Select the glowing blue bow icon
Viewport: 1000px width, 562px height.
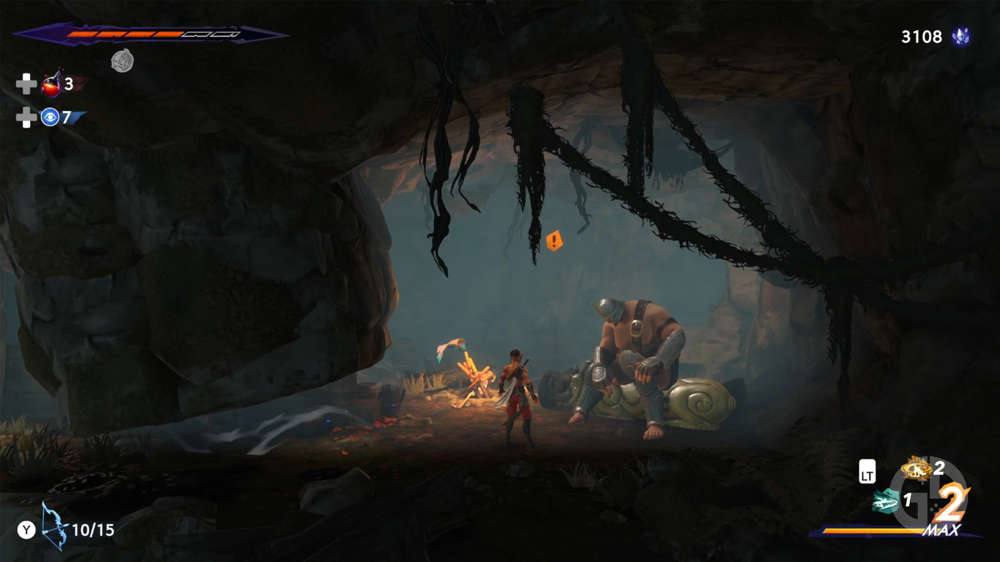point(53,526)
